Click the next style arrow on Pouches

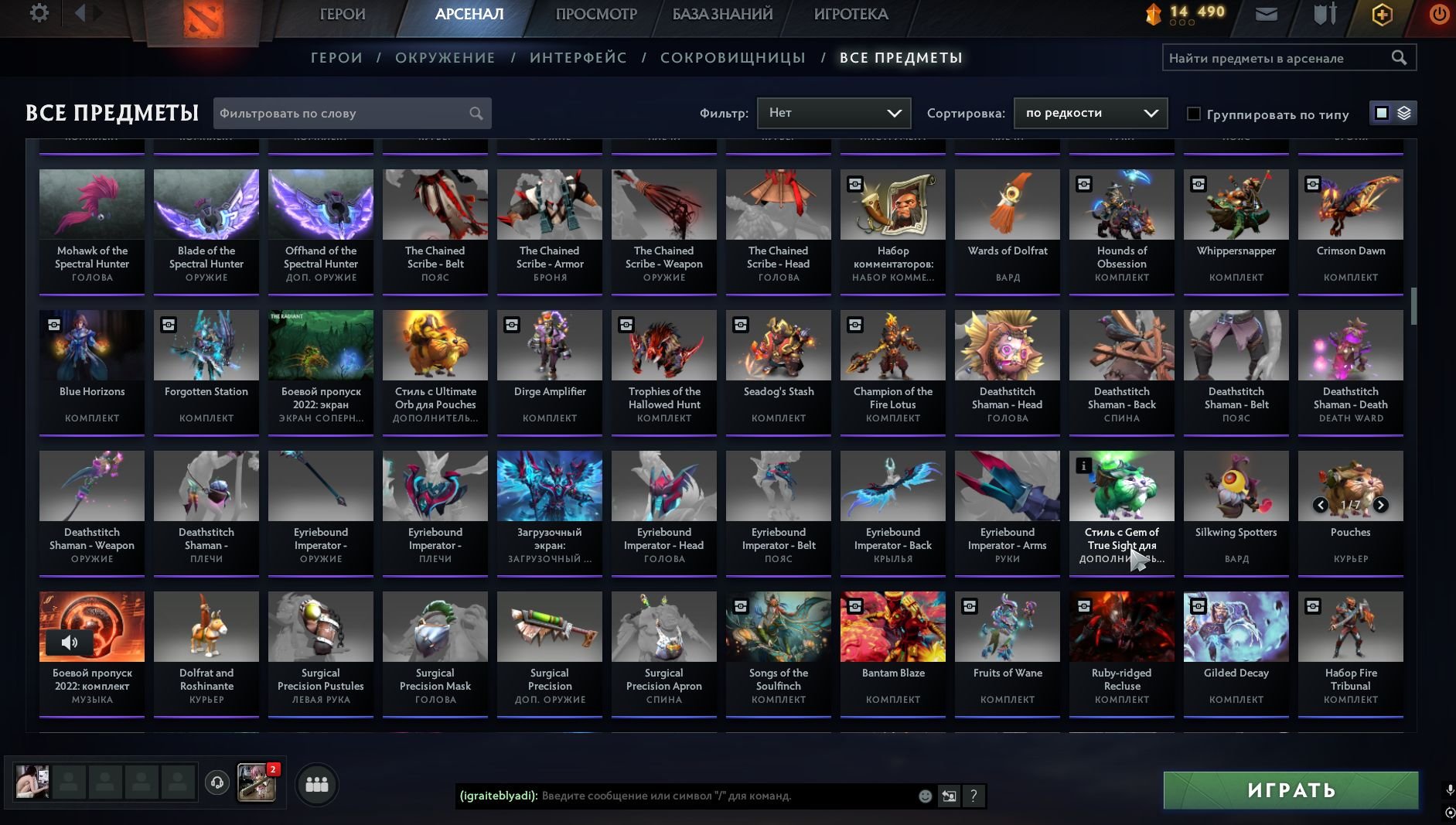pos(1380,505)
